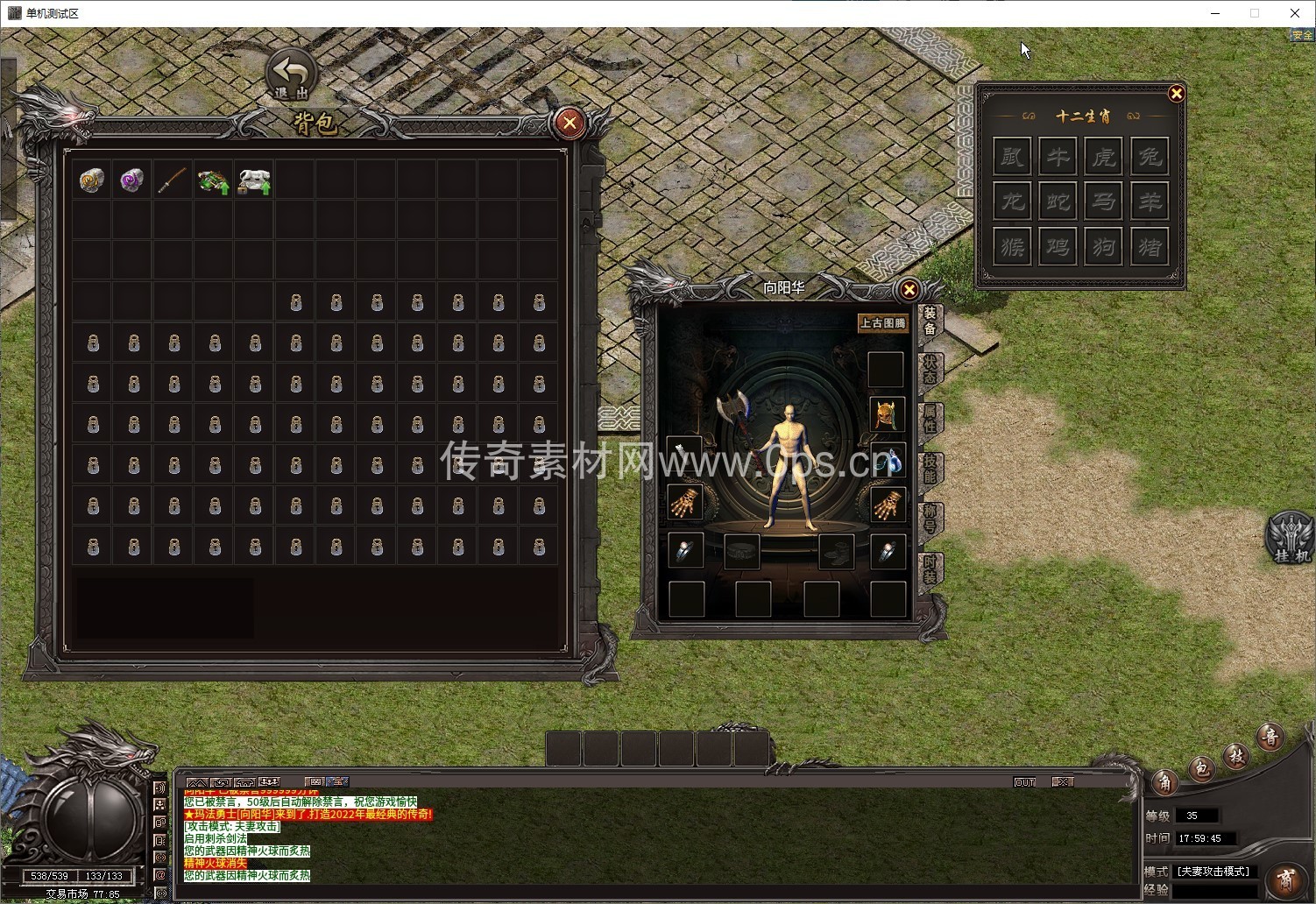Switch to the 状态 status tab
1316x904 pixels.
[930, 369]
